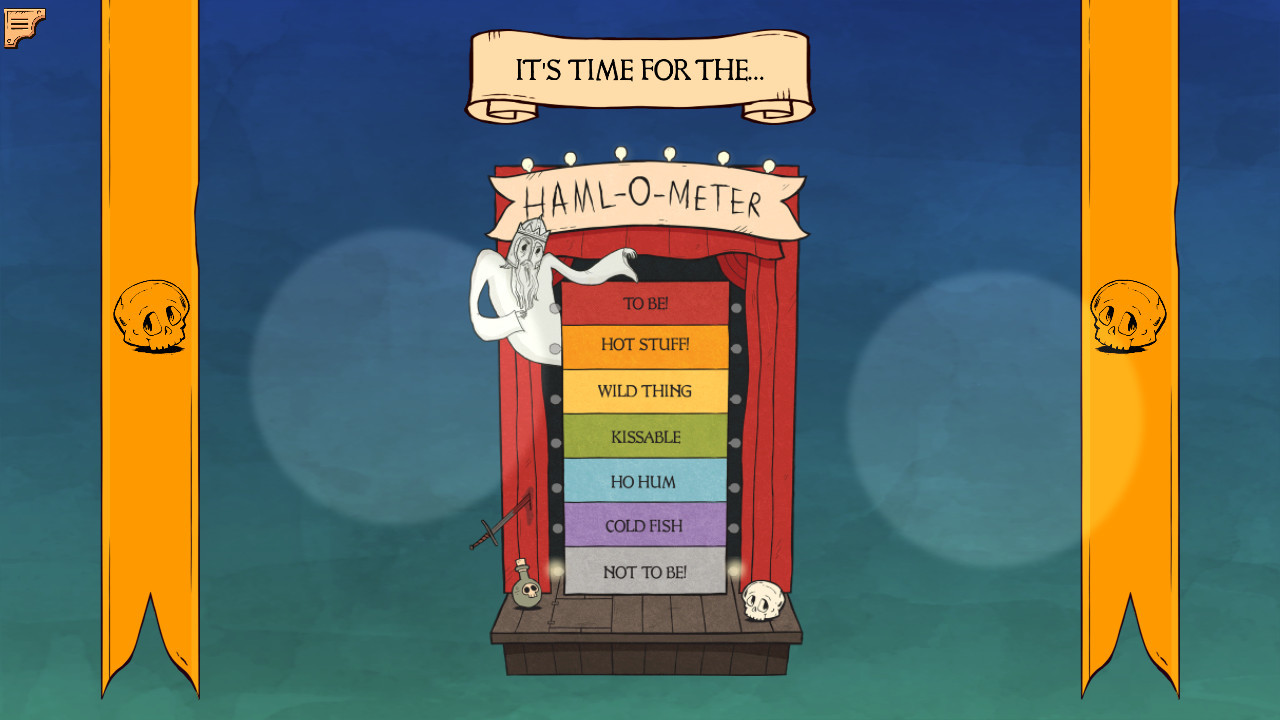Click the sword leaning on the booth
1280x720 pixels.
tap(490, 535)
